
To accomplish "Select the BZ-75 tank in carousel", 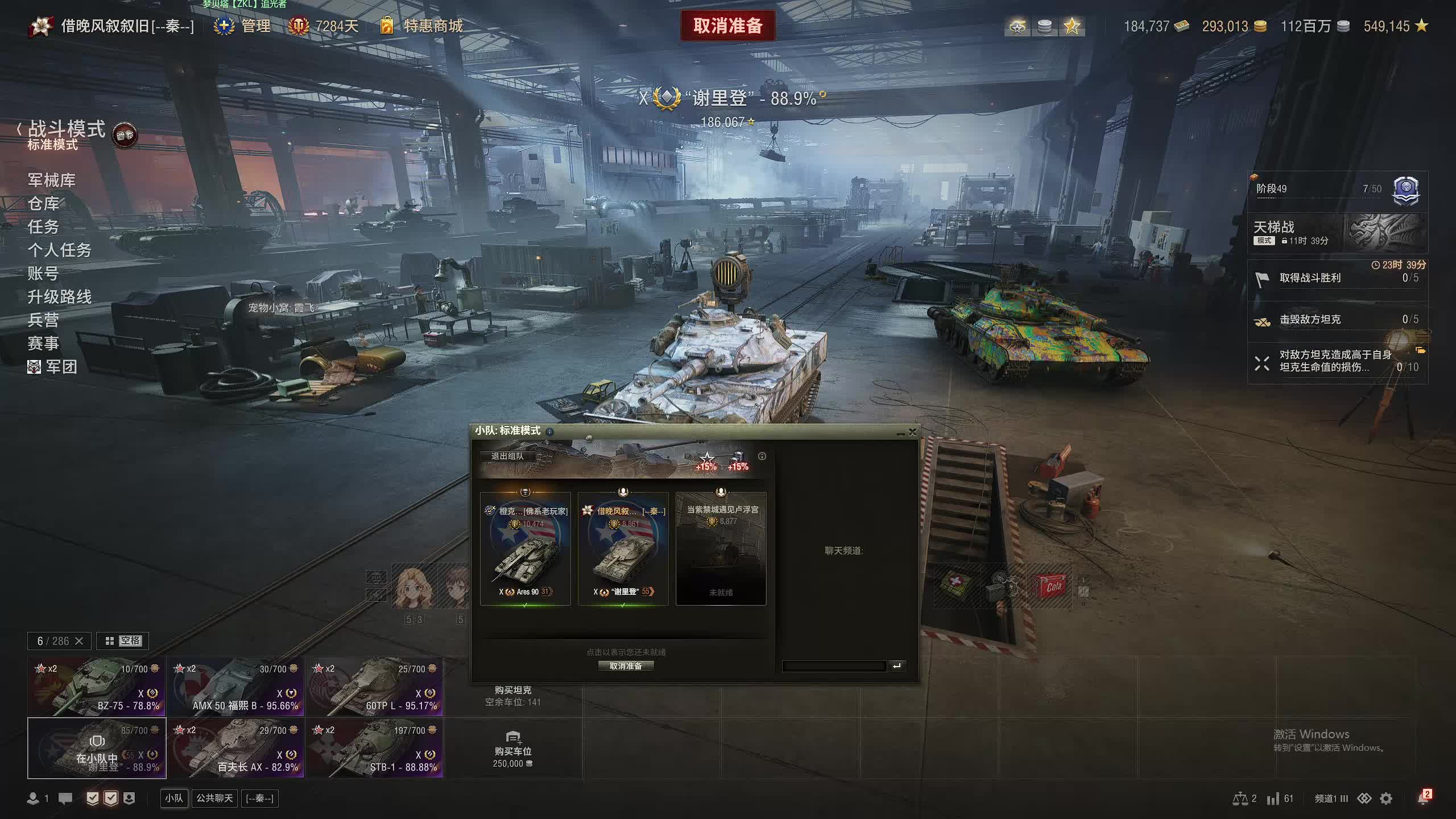I will point(97,686).
